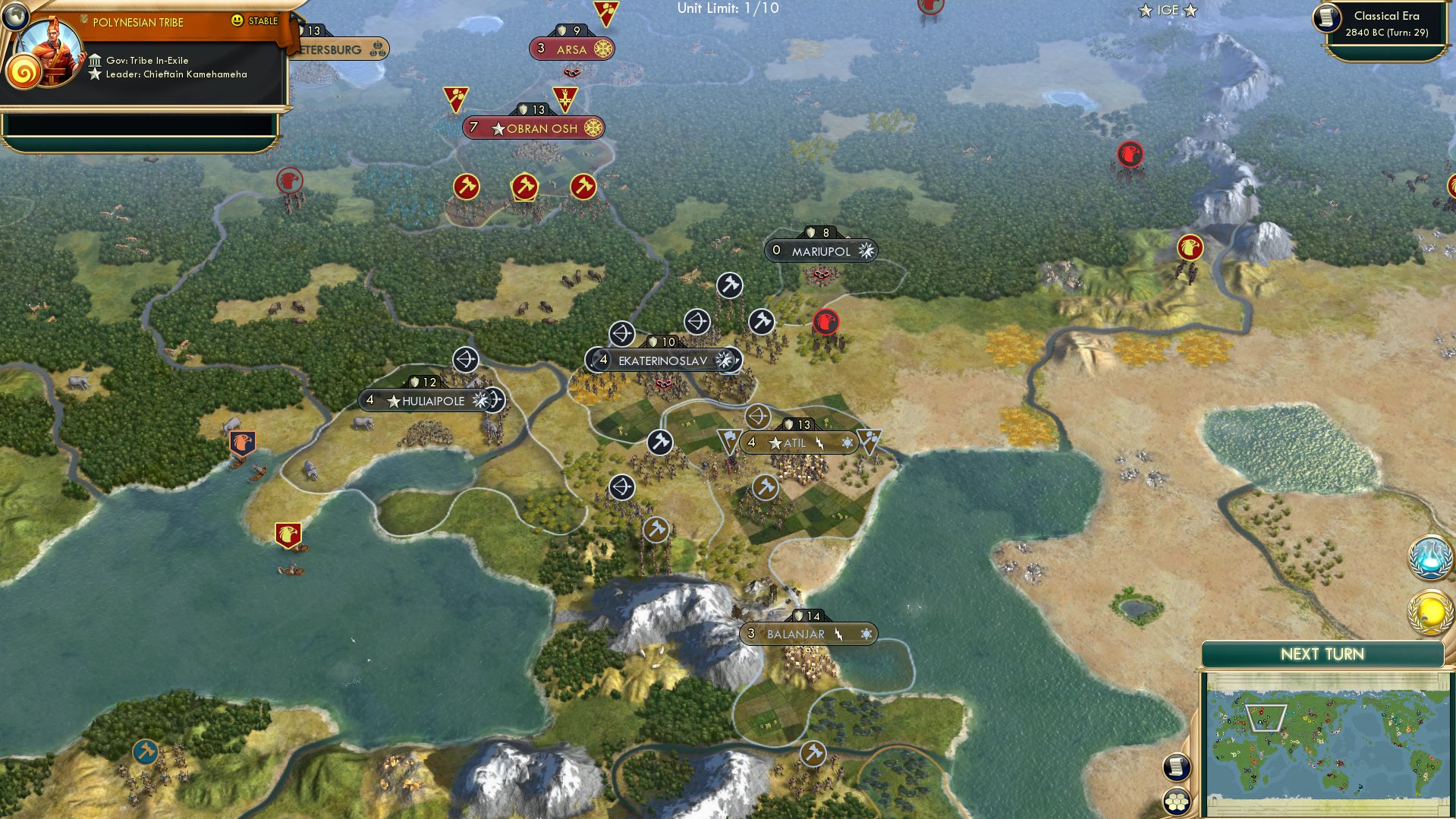Click the snowflake icon on Ekaterinoslav's banner
This screenshot has width=1456, height=819.
coord(726,360)
